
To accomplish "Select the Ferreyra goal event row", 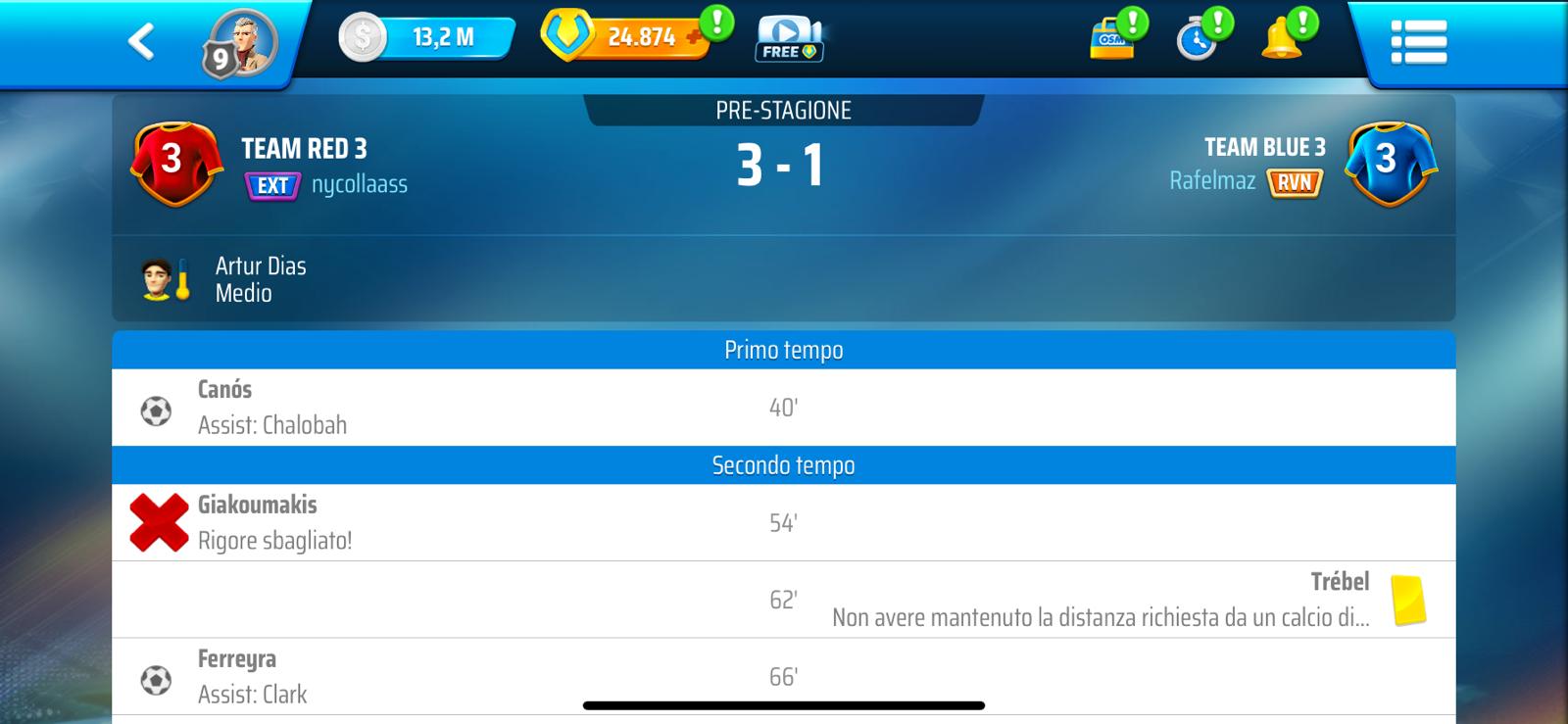I will (783, 677).
